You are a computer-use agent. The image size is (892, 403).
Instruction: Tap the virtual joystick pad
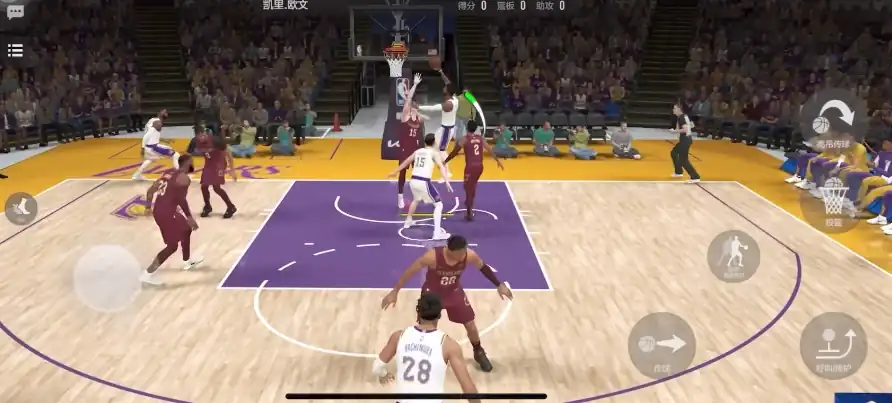point(107,277)
